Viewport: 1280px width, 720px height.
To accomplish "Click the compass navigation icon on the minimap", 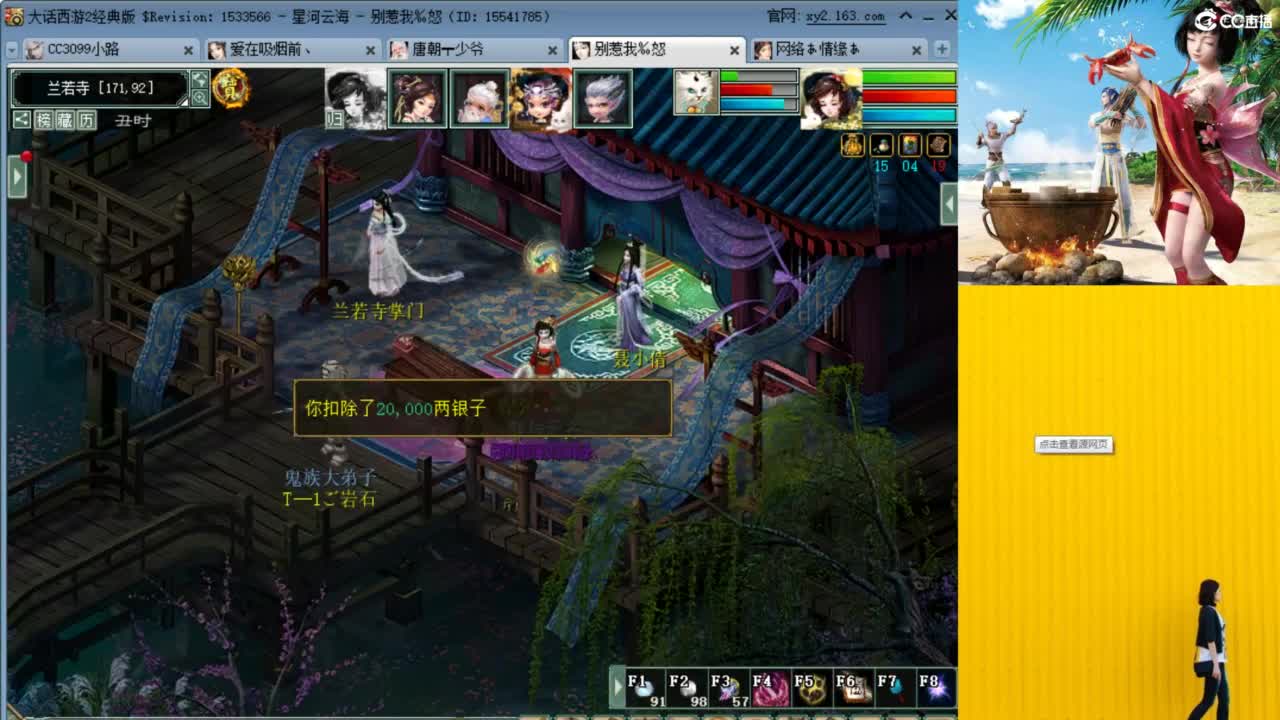I will point(200,80).
